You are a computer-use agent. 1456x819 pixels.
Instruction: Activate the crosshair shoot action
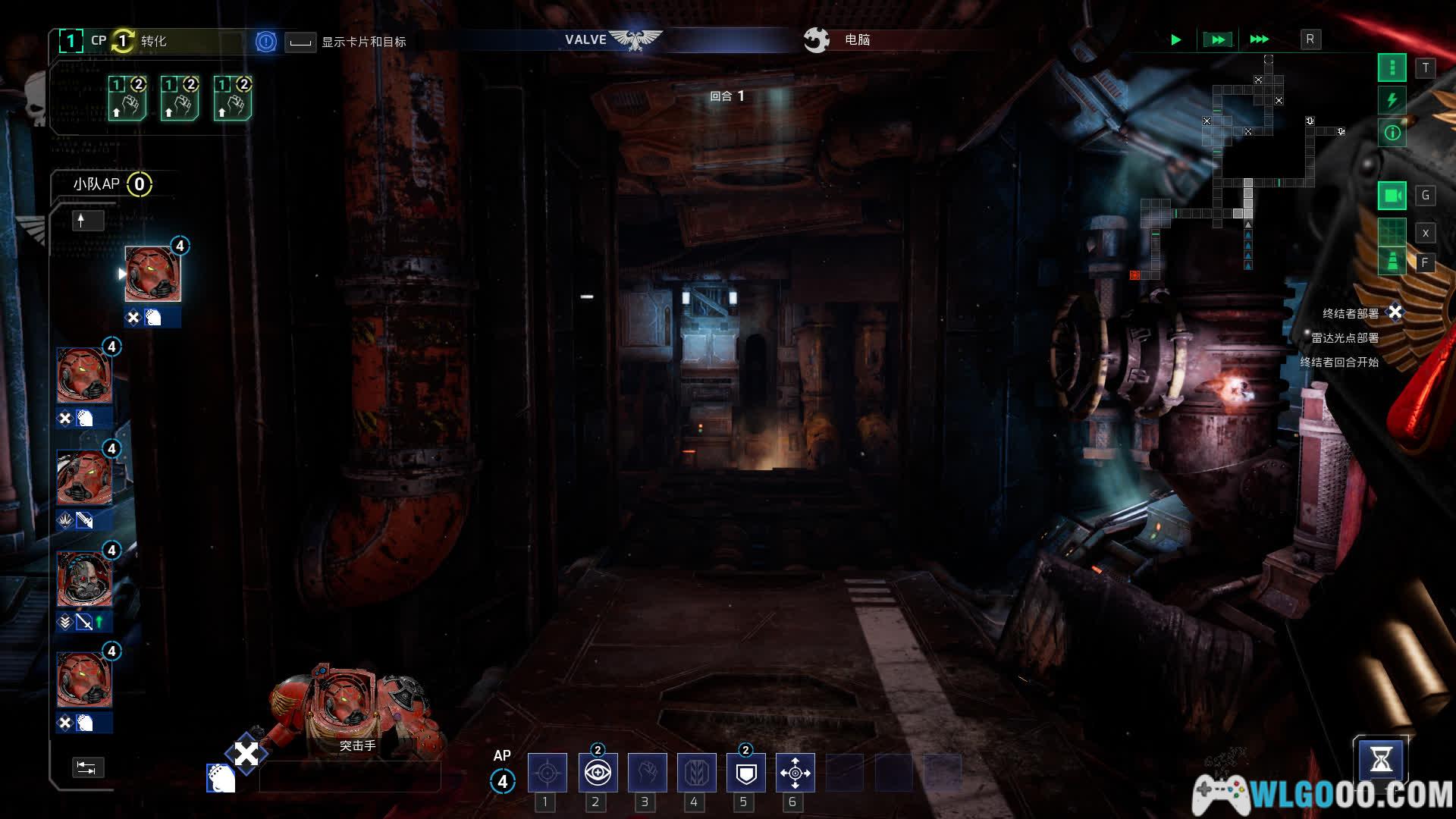pos(547,773)
